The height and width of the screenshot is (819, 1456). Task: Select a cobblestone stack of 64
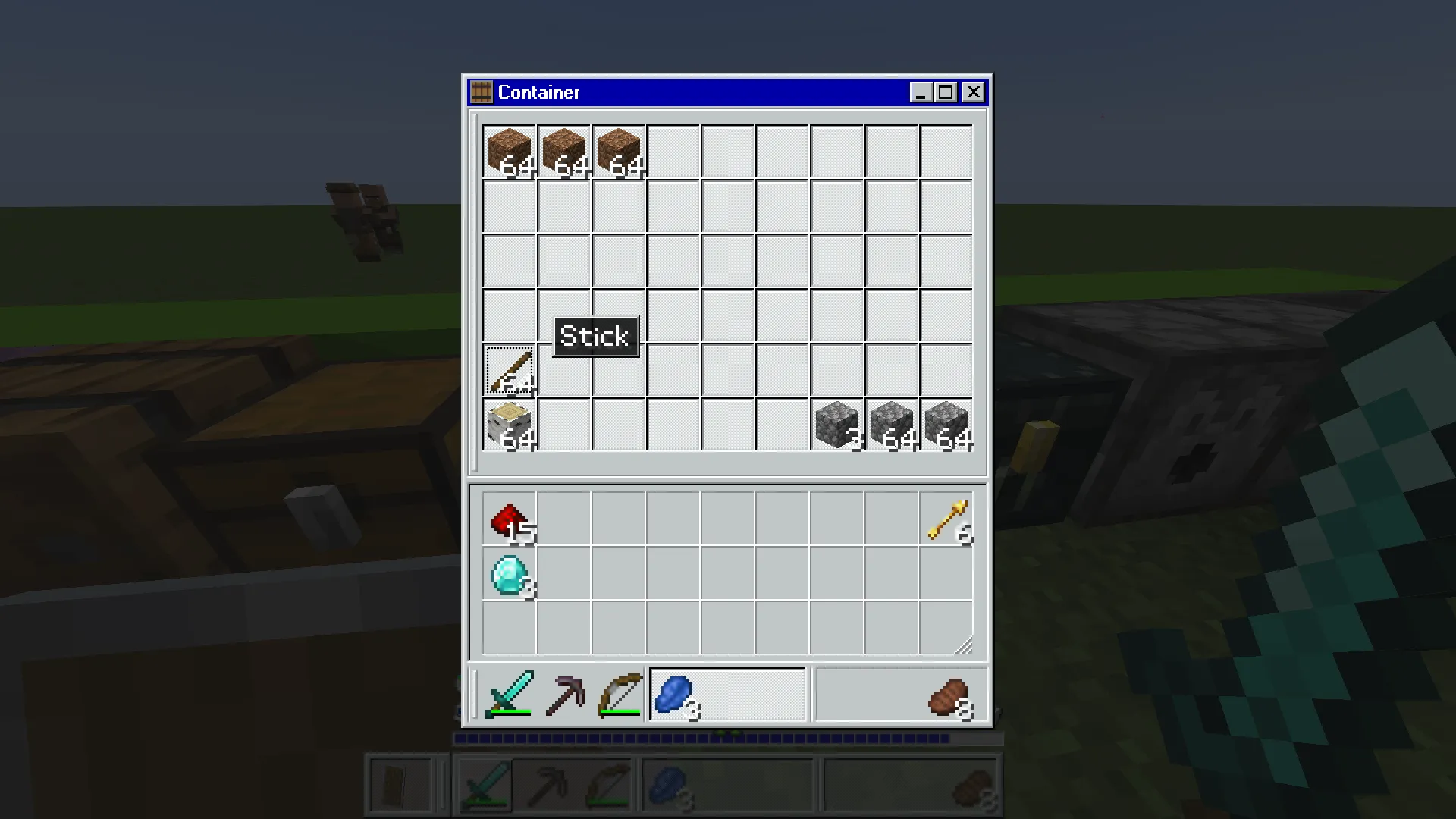[x=891, y=425]
